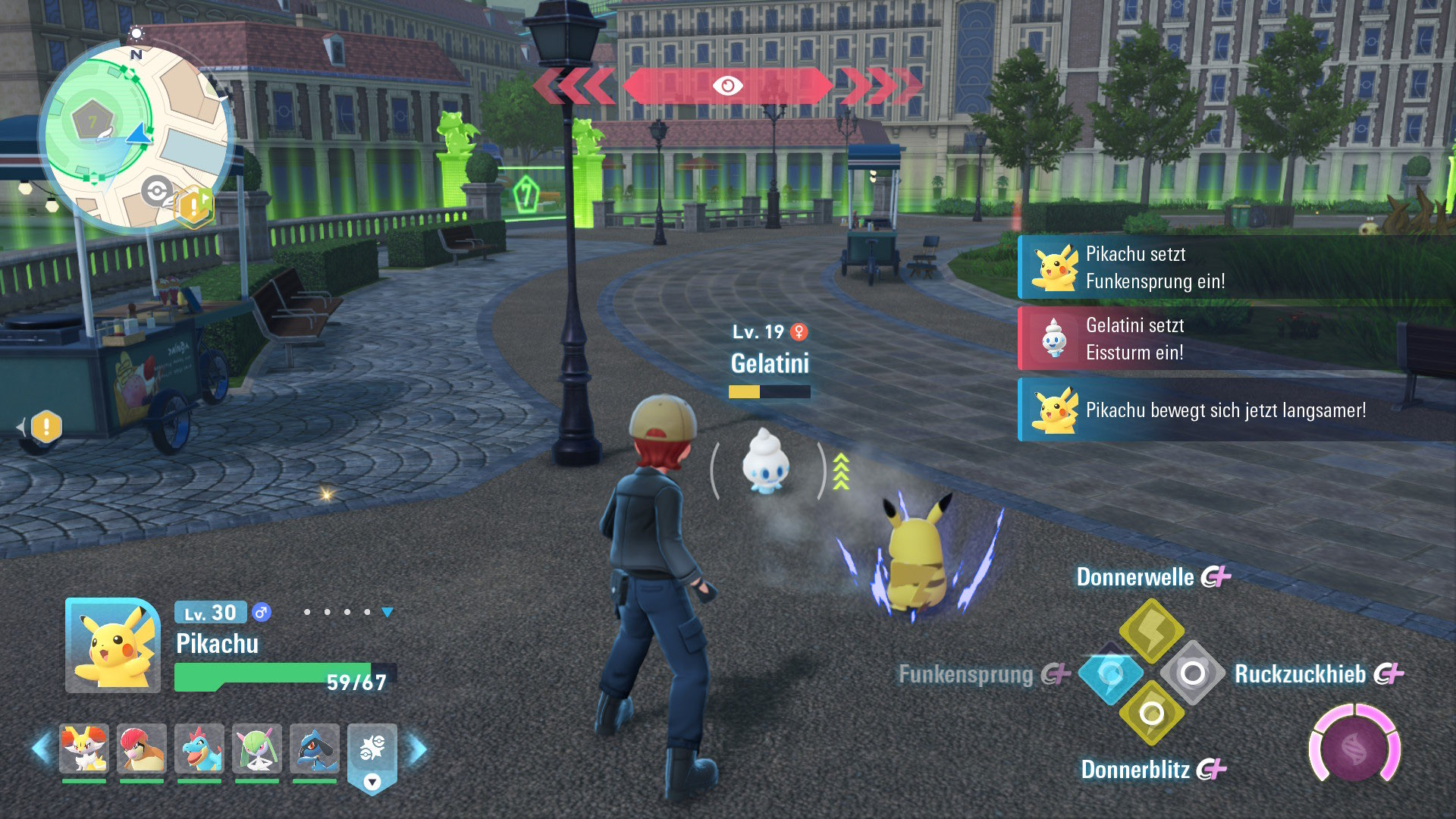
Task: Activate the Ruckzuckhieb move diamond
Action: click(x=1192, y=673)
